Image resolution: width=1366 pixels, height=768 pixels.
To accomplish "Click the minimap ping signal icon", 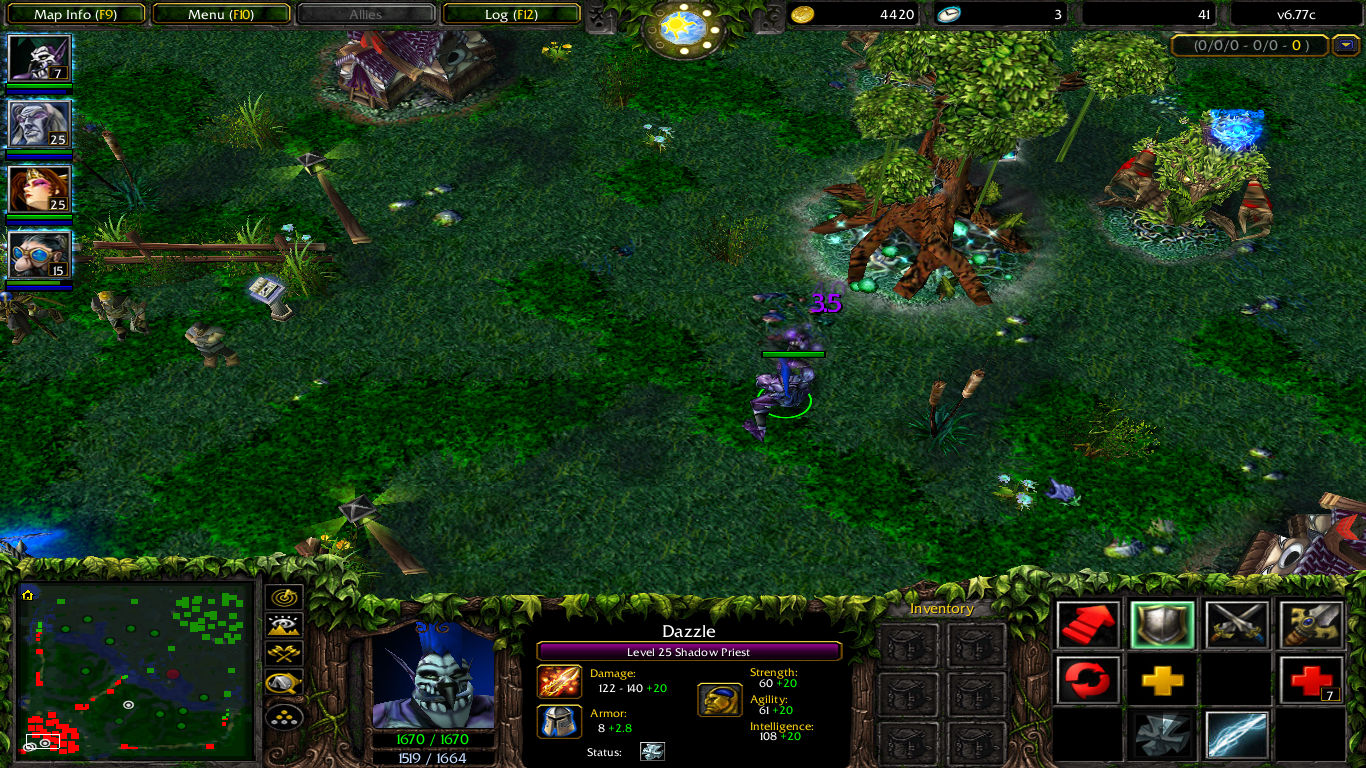I will coord(283,599).
